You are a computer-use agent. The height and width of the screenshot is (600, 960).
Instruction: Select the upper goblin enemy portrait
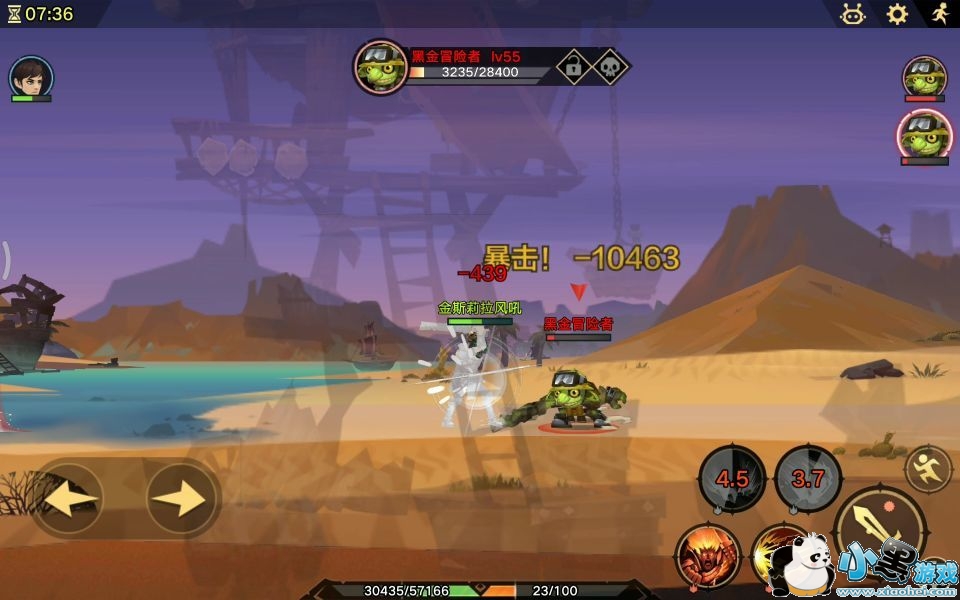click(x=924, y=77)
